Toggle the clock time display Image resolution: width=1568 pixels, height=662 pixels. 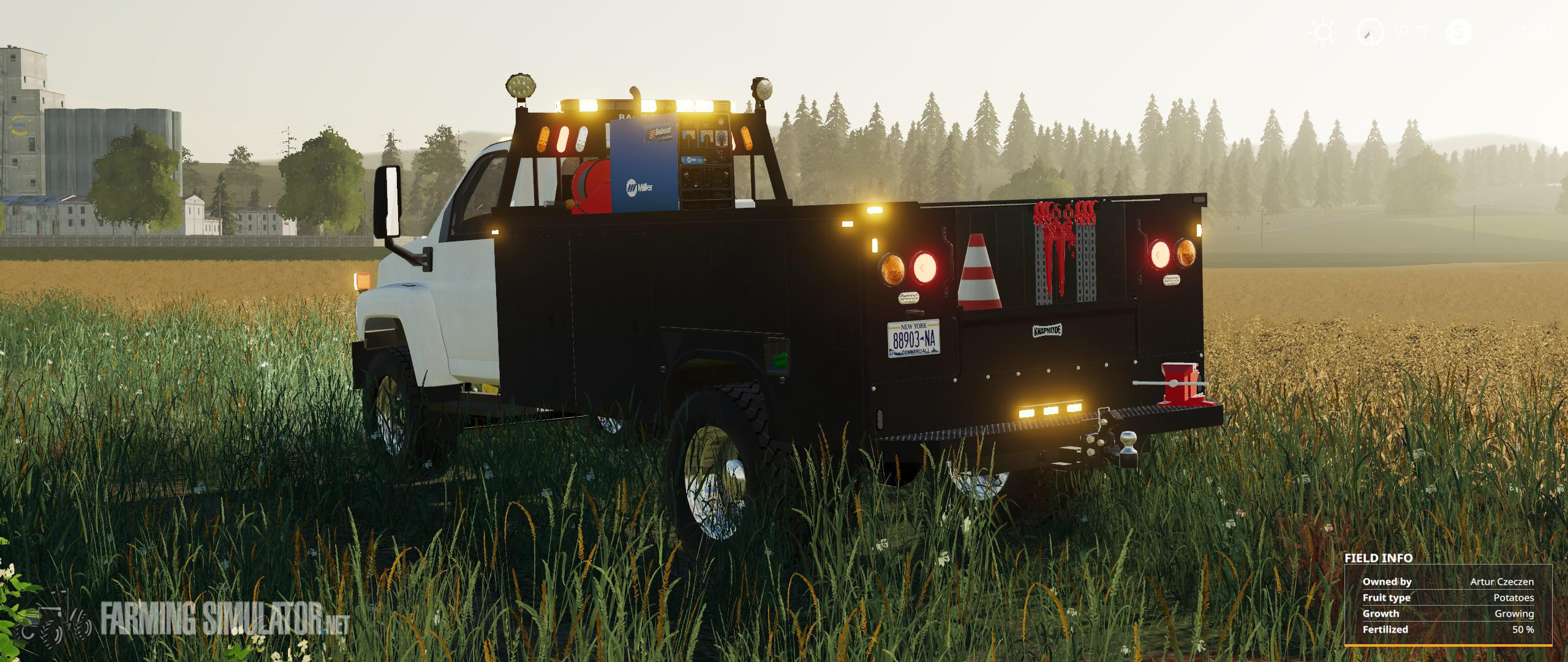point(1409,31)
